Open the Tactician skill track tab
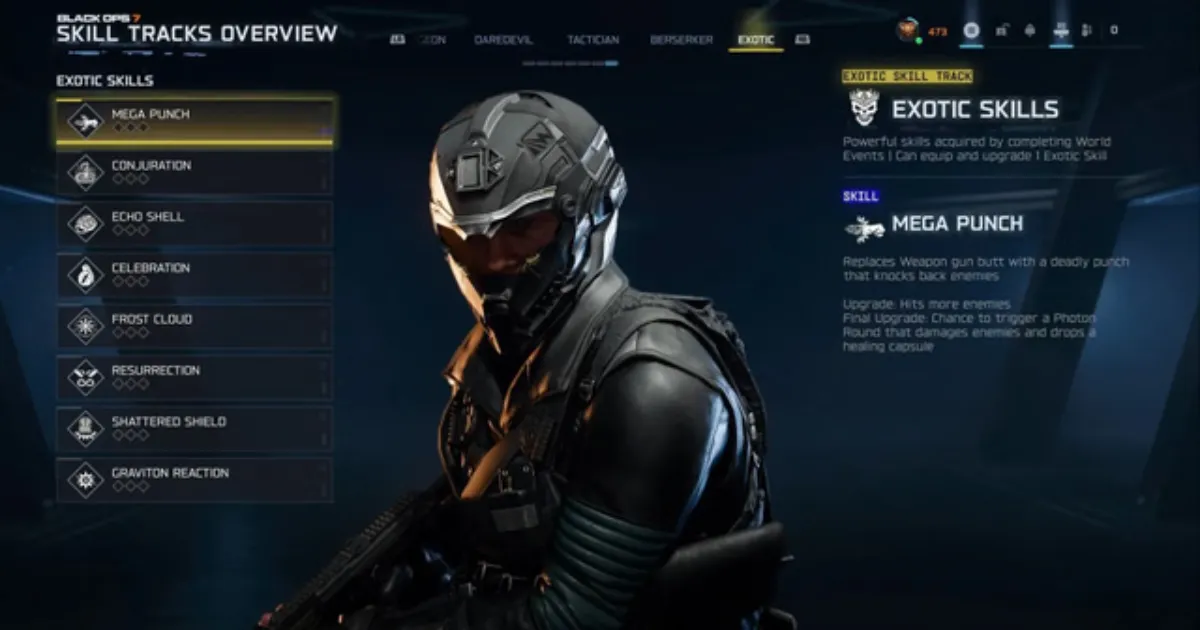Image resolution: width=1200 pixels, height=630 pixels. pyautogui.click(x=593, y=40)
